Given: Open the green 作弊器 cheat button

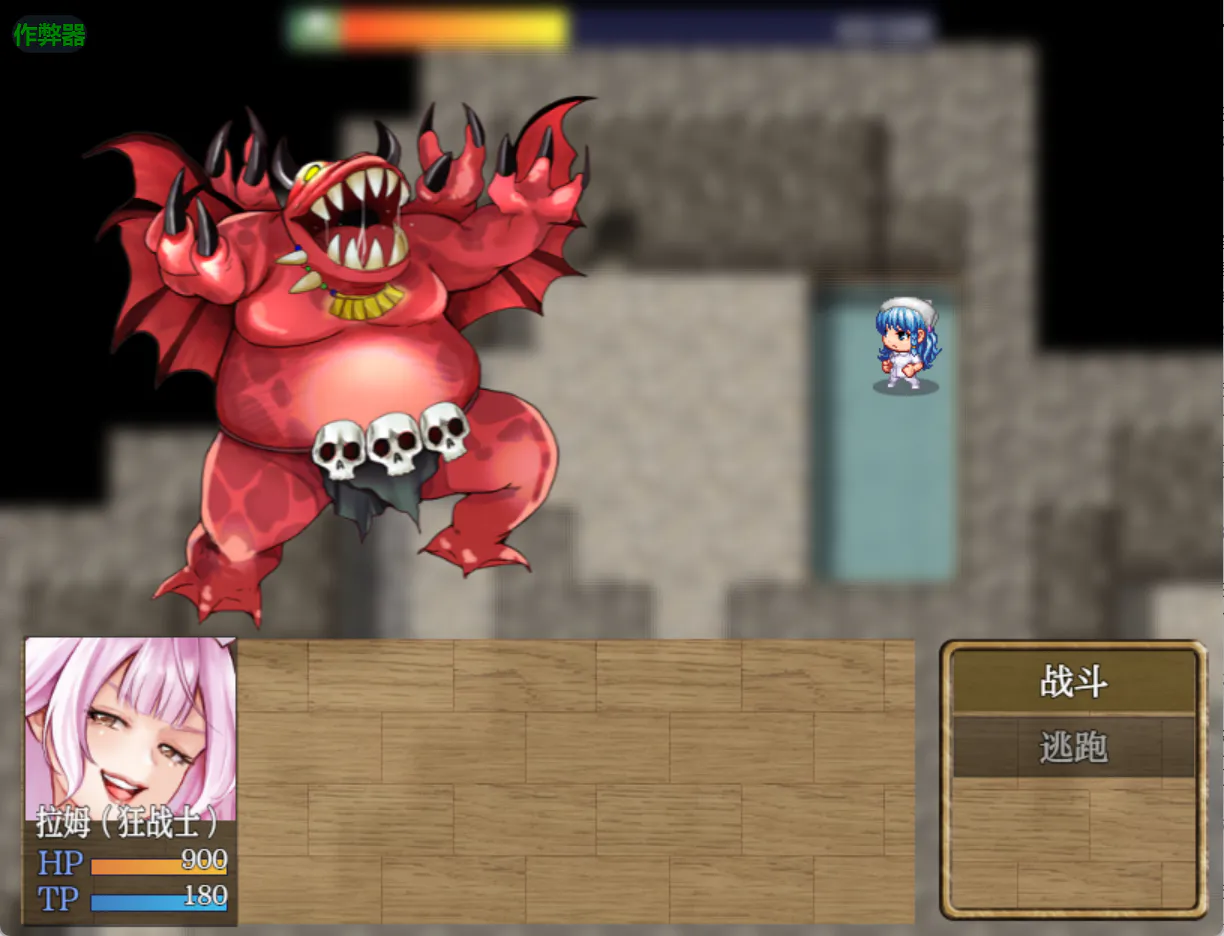Looking at the screenshot, I should click(49, 35).
